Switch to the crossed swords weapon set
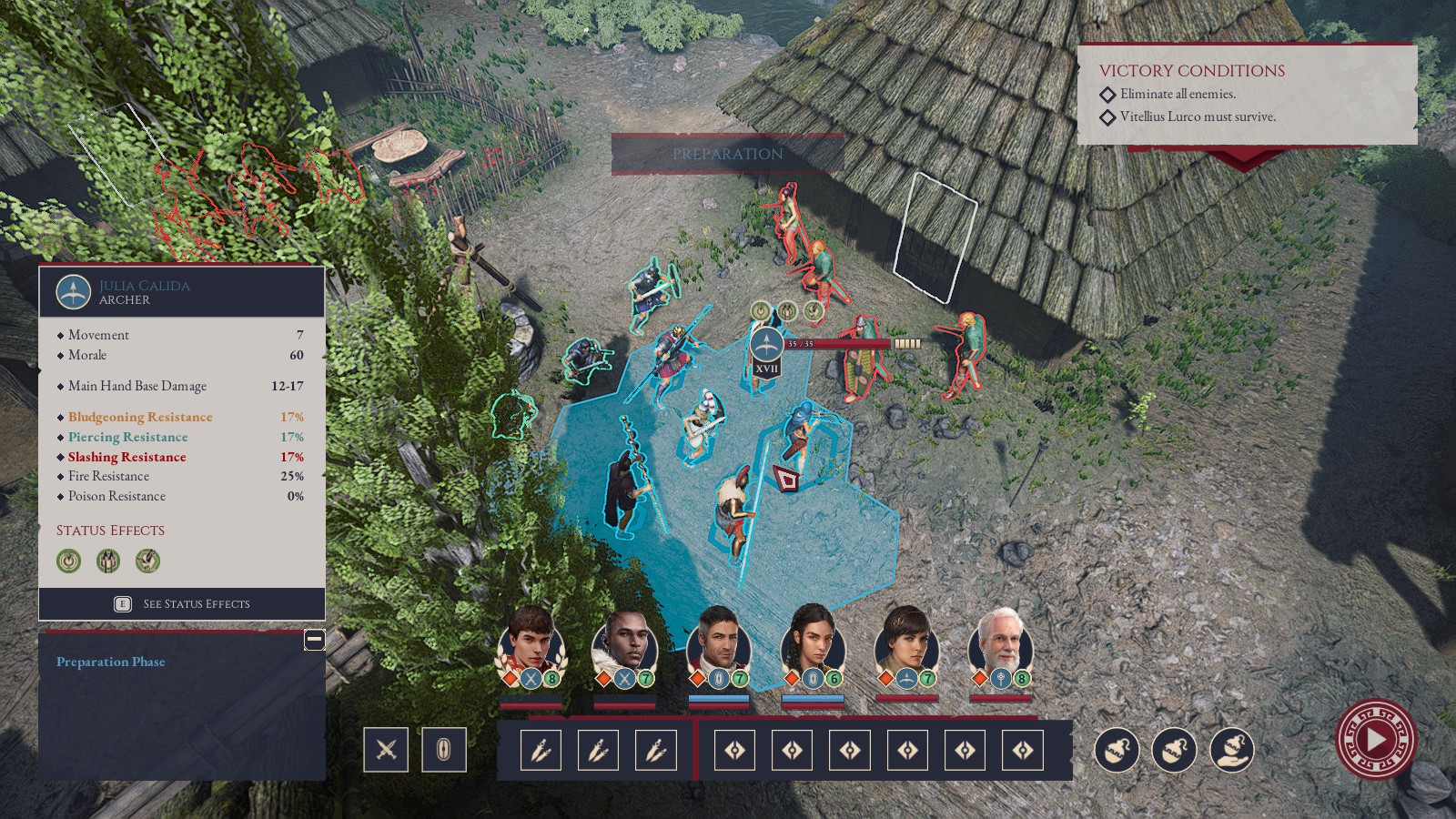Image resolution: width=1456 pixels, height=819 pixels. pos(386,750)
